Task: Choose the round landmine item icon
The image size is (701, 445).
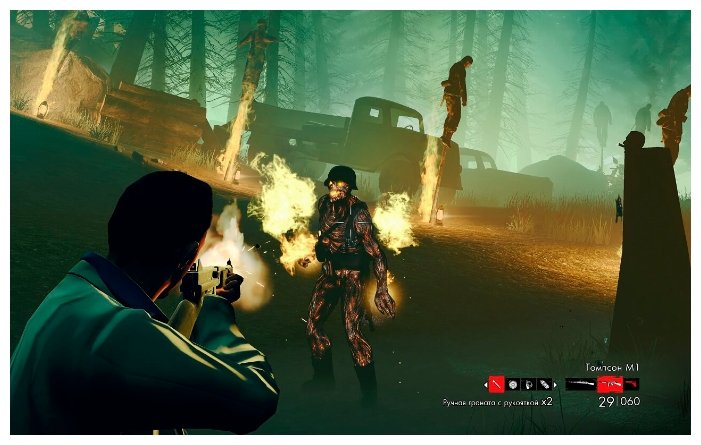Action: point(513,384)
